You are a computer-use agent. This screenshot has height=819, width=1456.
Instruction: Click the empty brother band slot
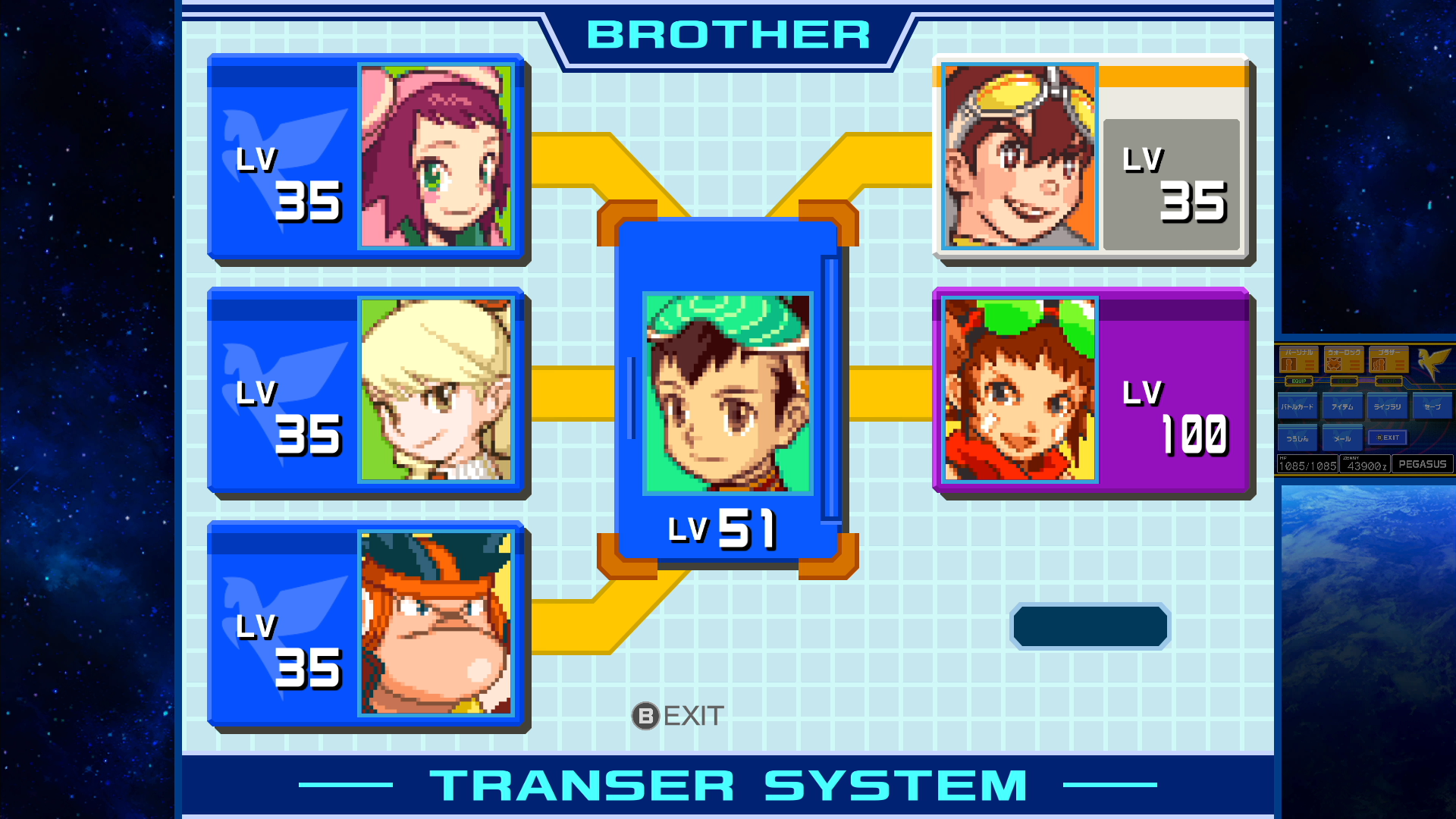pos(1090,626)
